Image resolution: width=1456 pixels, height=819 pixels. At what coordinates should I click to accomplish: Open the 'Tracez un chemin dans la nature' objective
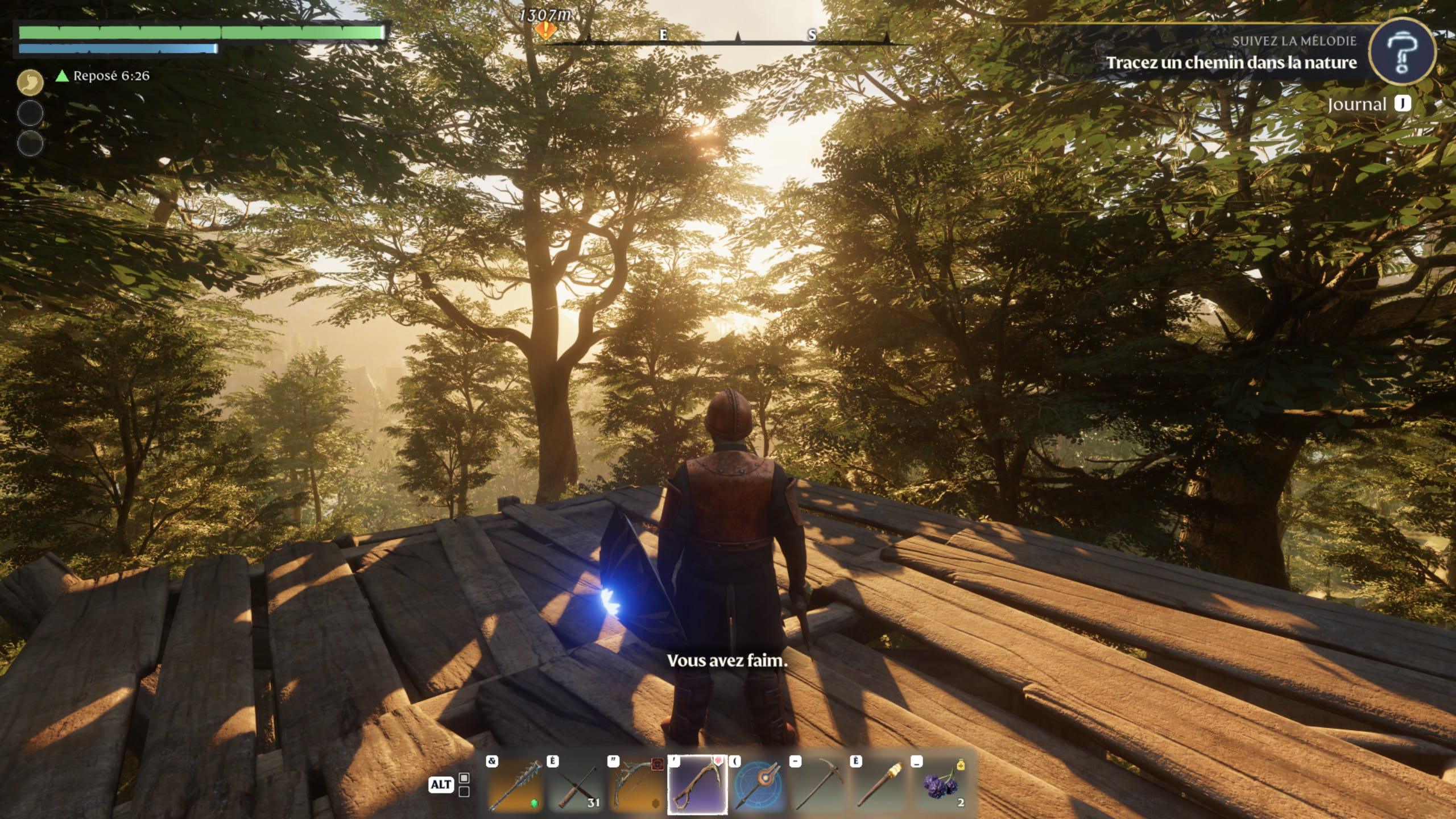(x=1231, y=63)
